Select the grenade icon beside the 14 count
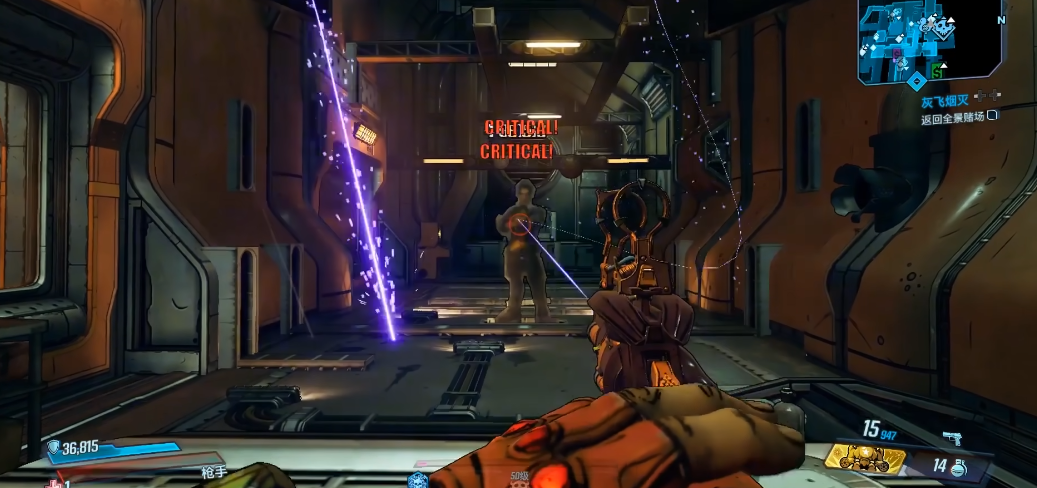Screen dimensions: 1037x488 pos(959,465)
